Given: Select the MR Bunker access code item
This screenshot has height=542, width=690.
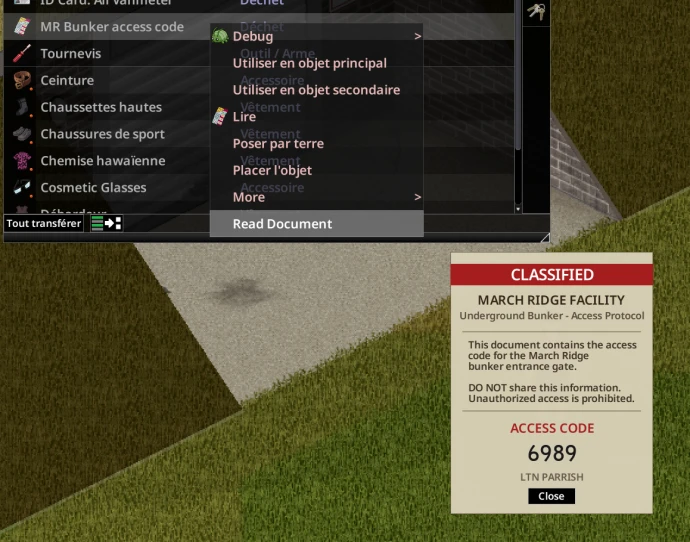Looking at the screenshot, I should [x=110, y=27].
